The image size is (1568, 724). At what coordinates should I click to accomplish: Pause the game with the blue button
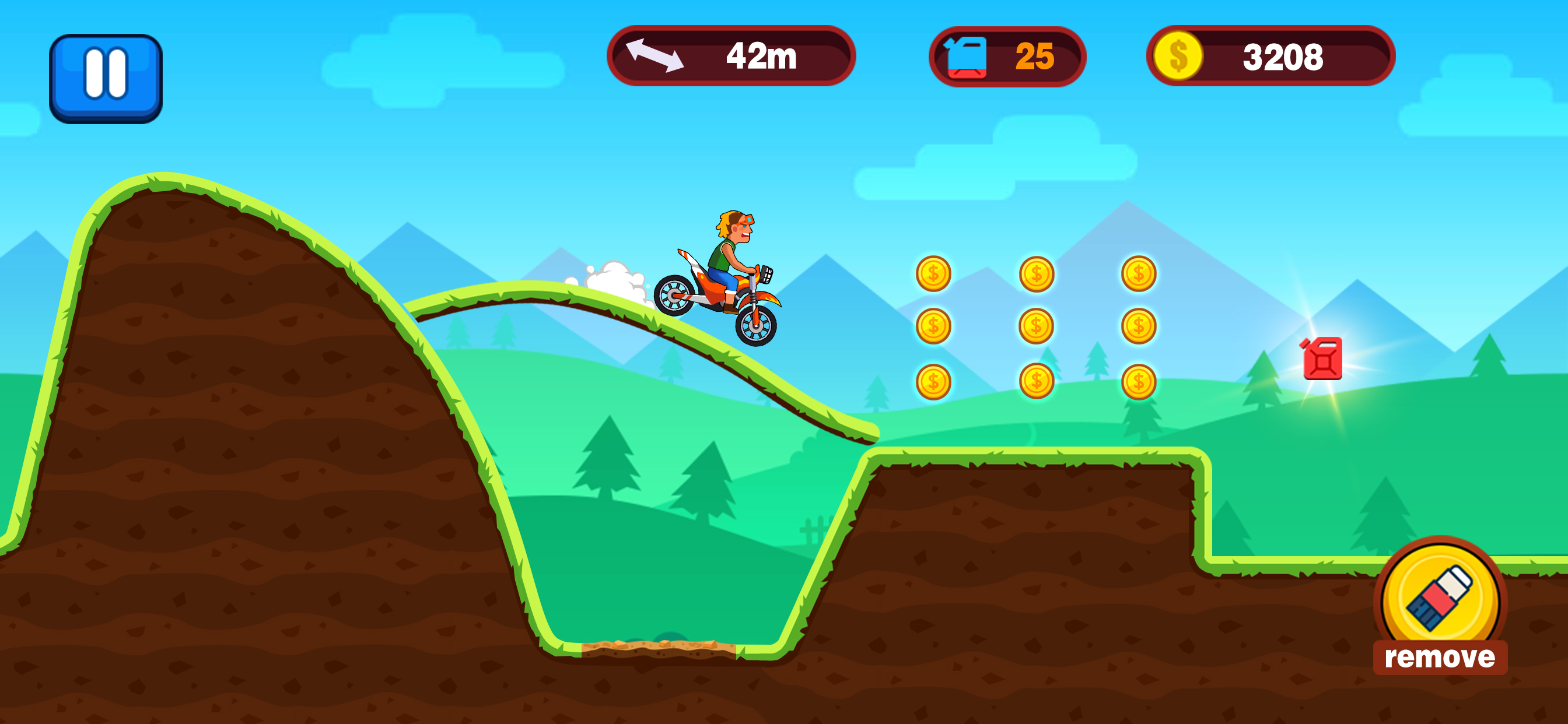tap(106, 78)
